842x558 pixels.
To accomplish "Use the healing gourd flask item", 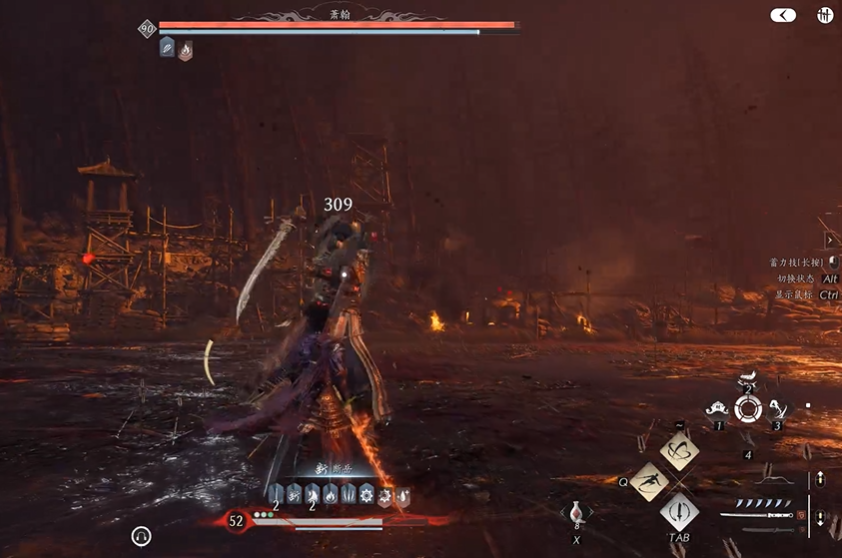I will click(x=577, y=514).
